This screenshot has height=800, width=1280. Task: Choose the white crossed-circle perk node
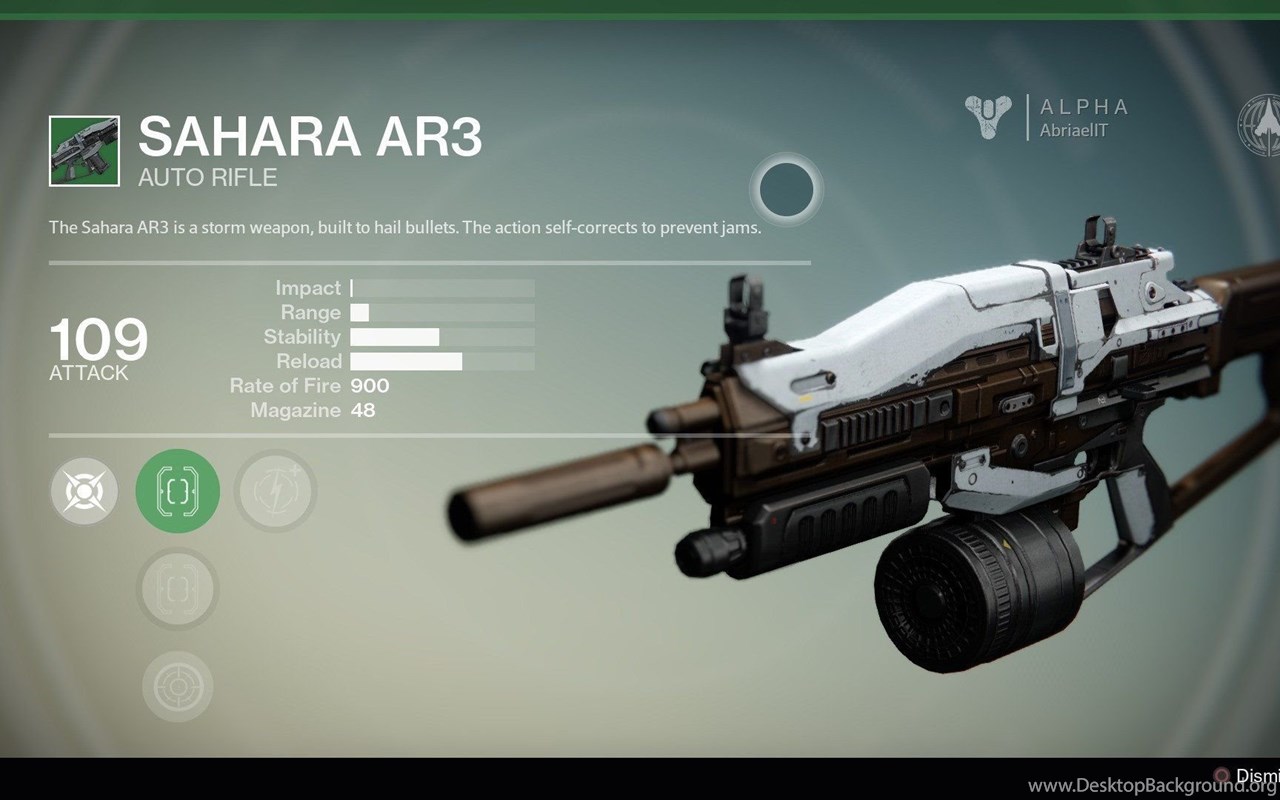pyautogui.click(x=84, y=491)
